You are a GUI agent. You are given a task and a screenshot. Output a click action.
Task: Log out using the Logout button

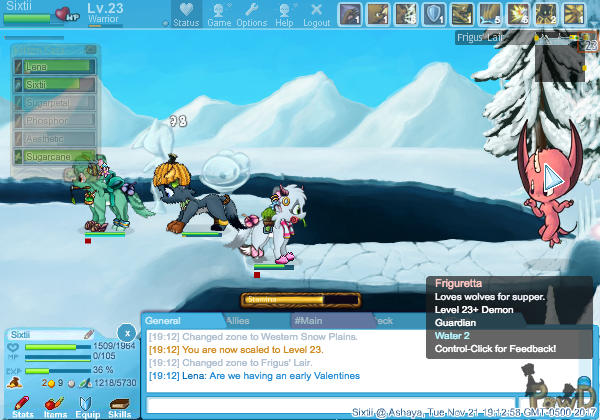316,15
